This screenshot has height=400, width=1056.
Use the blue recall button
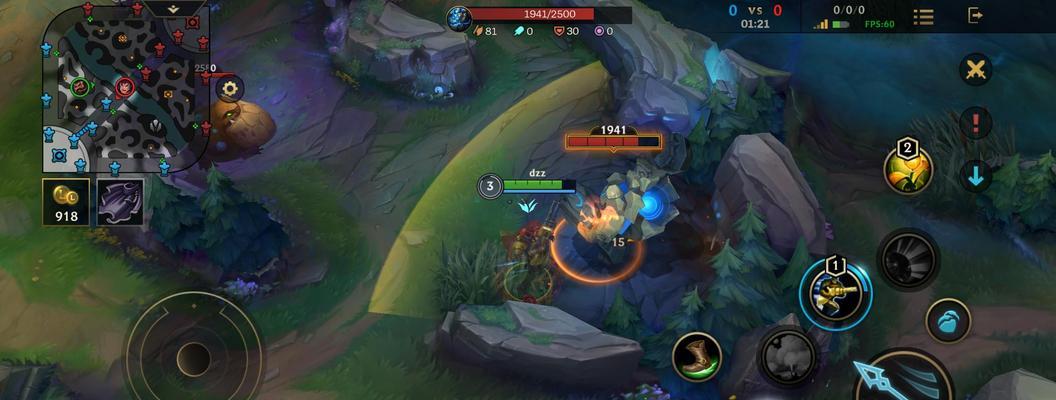(x=947, y=321)
